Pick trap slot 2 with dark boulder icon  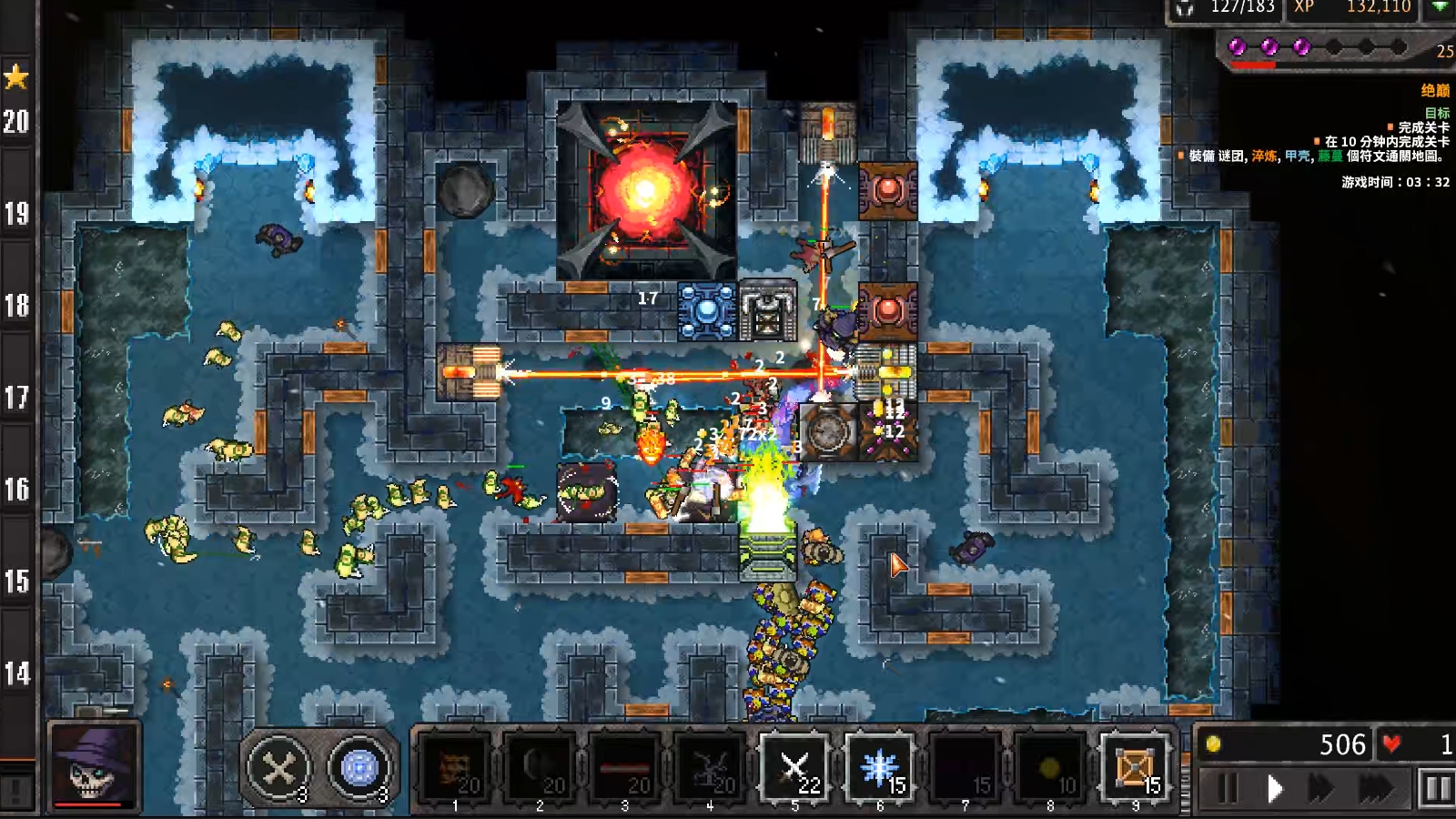click(x=540, y=769)
